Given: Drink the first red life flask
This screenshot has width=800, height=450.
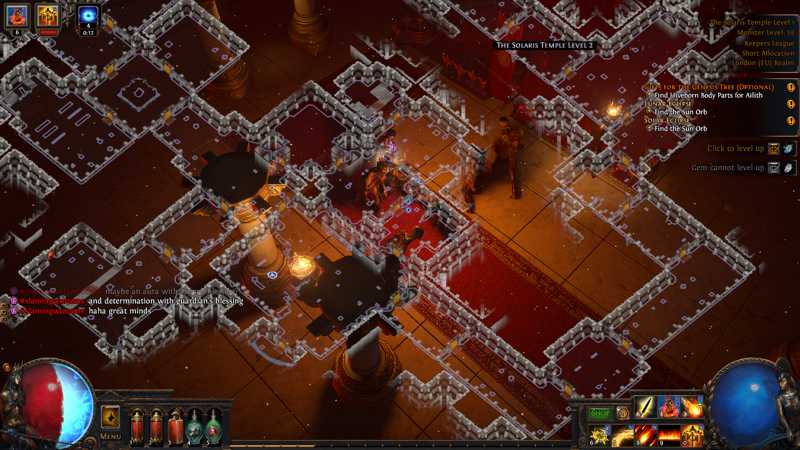Looking at the screenshot, I should pyautogui.click(x=137, y=427).
